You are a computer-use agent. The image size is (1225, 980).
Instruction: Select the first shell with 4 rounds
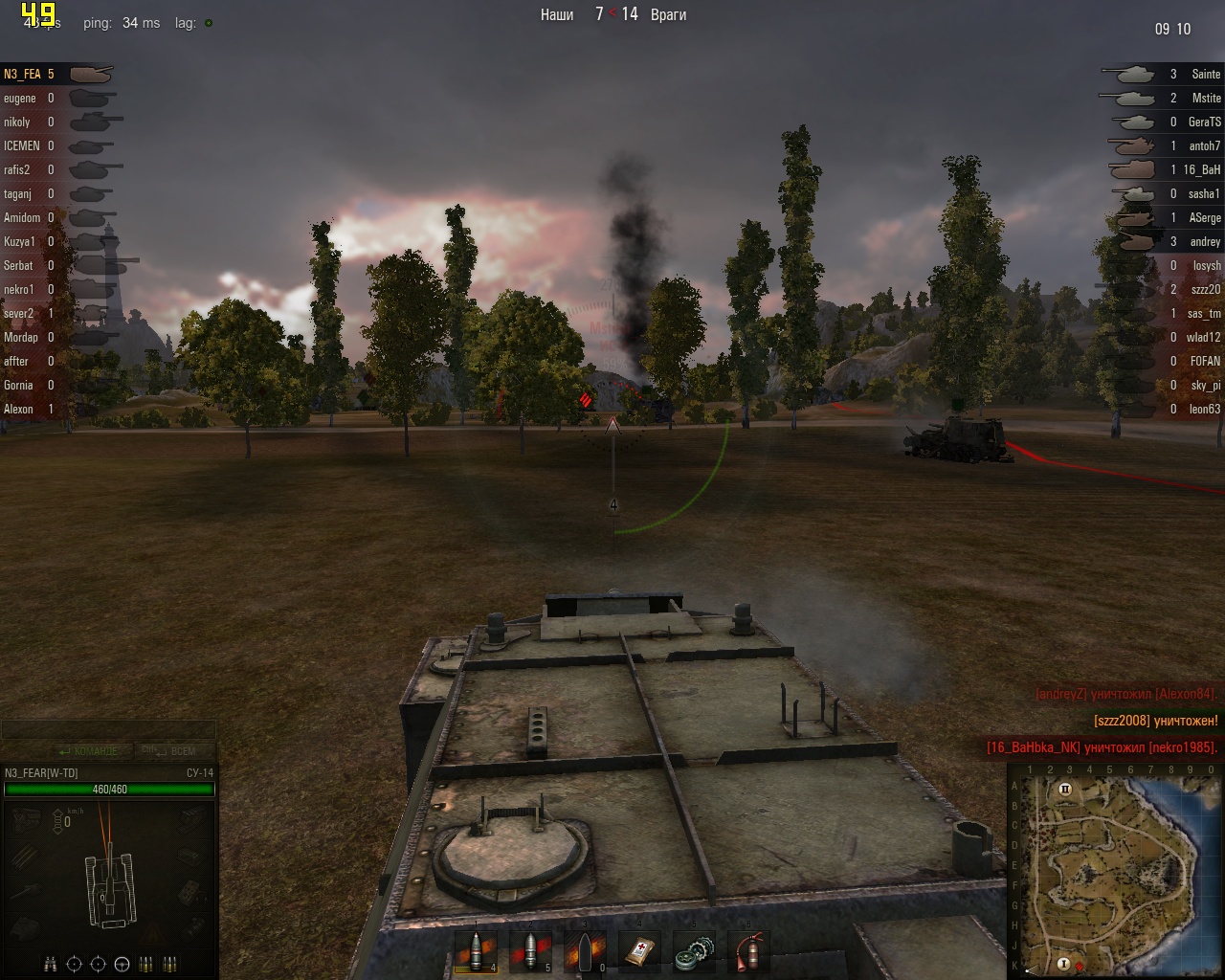coord(476,950)
